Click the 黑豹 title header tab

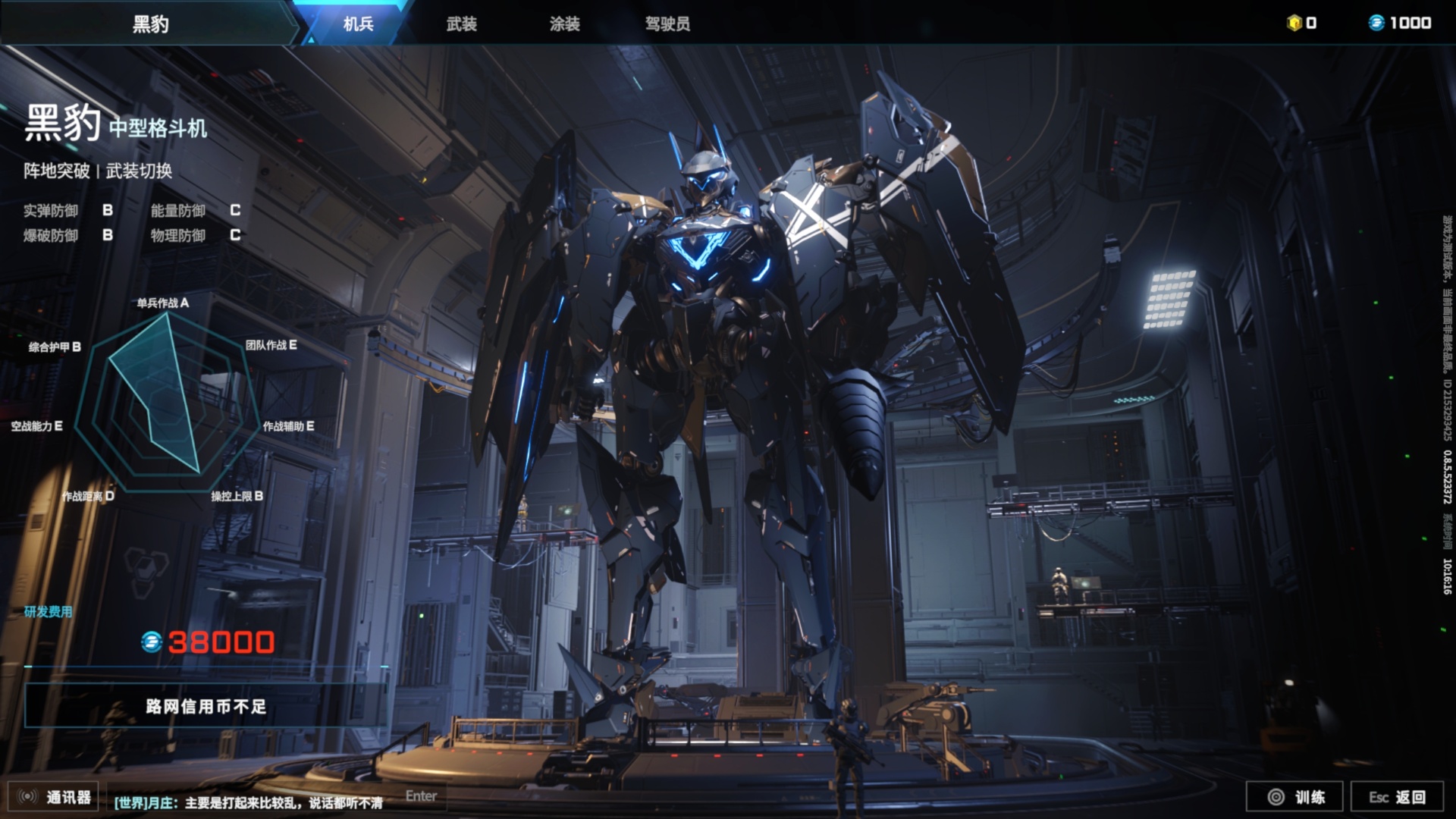(150, 24)
